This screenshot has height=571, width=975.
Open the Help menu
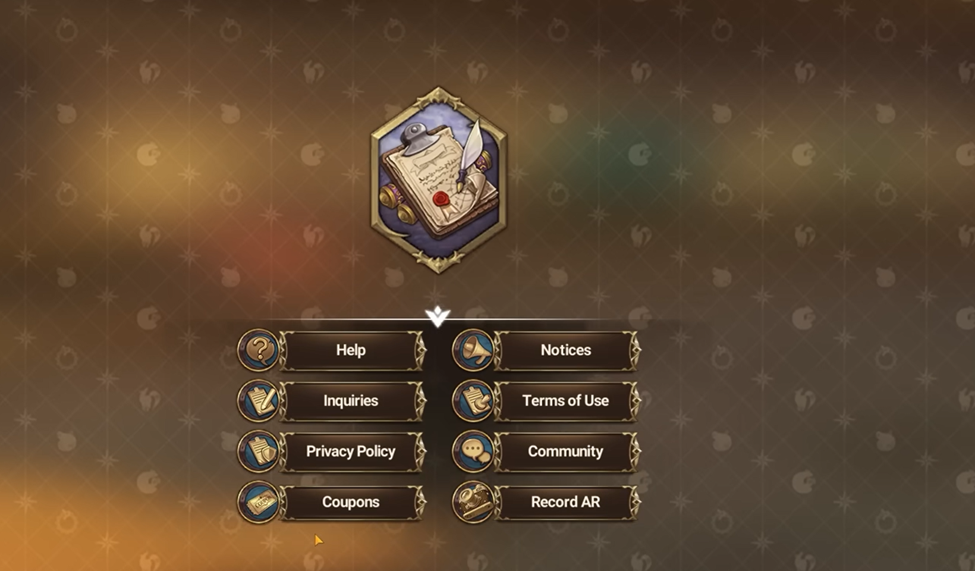pos(350,351)
